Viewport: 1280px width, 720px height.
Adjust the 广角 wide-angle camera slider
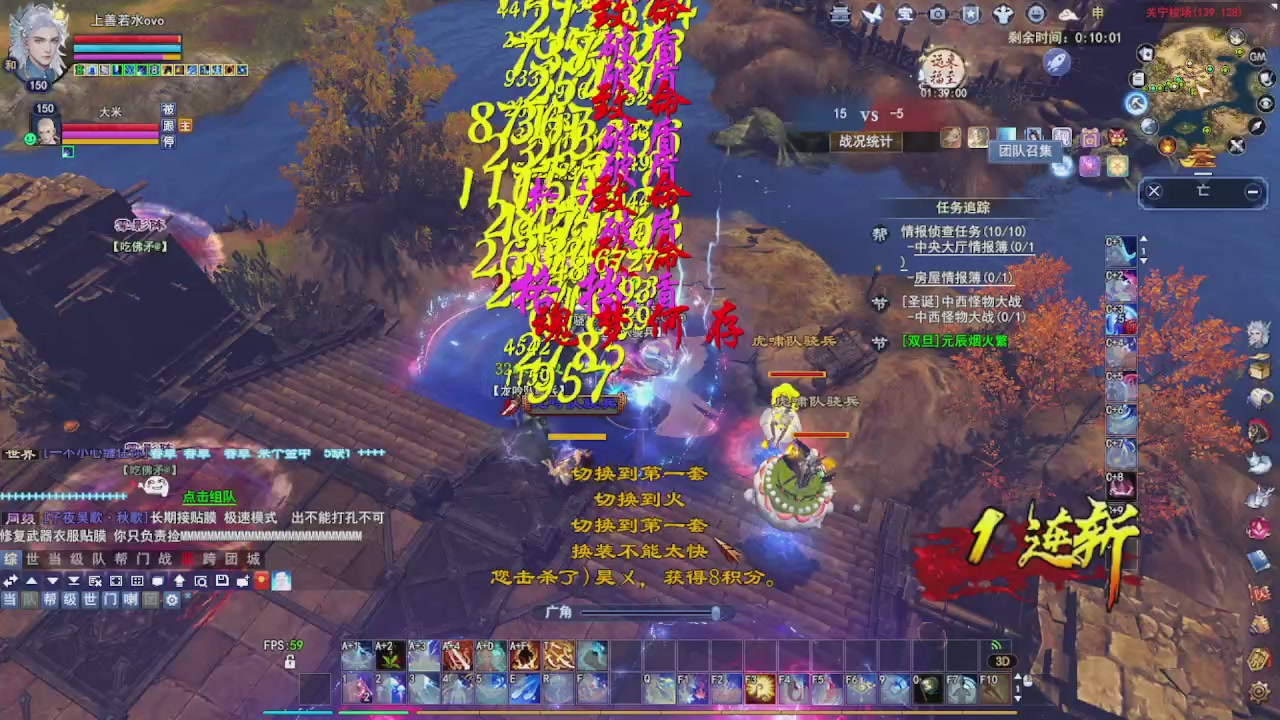[x=718, y=614]
